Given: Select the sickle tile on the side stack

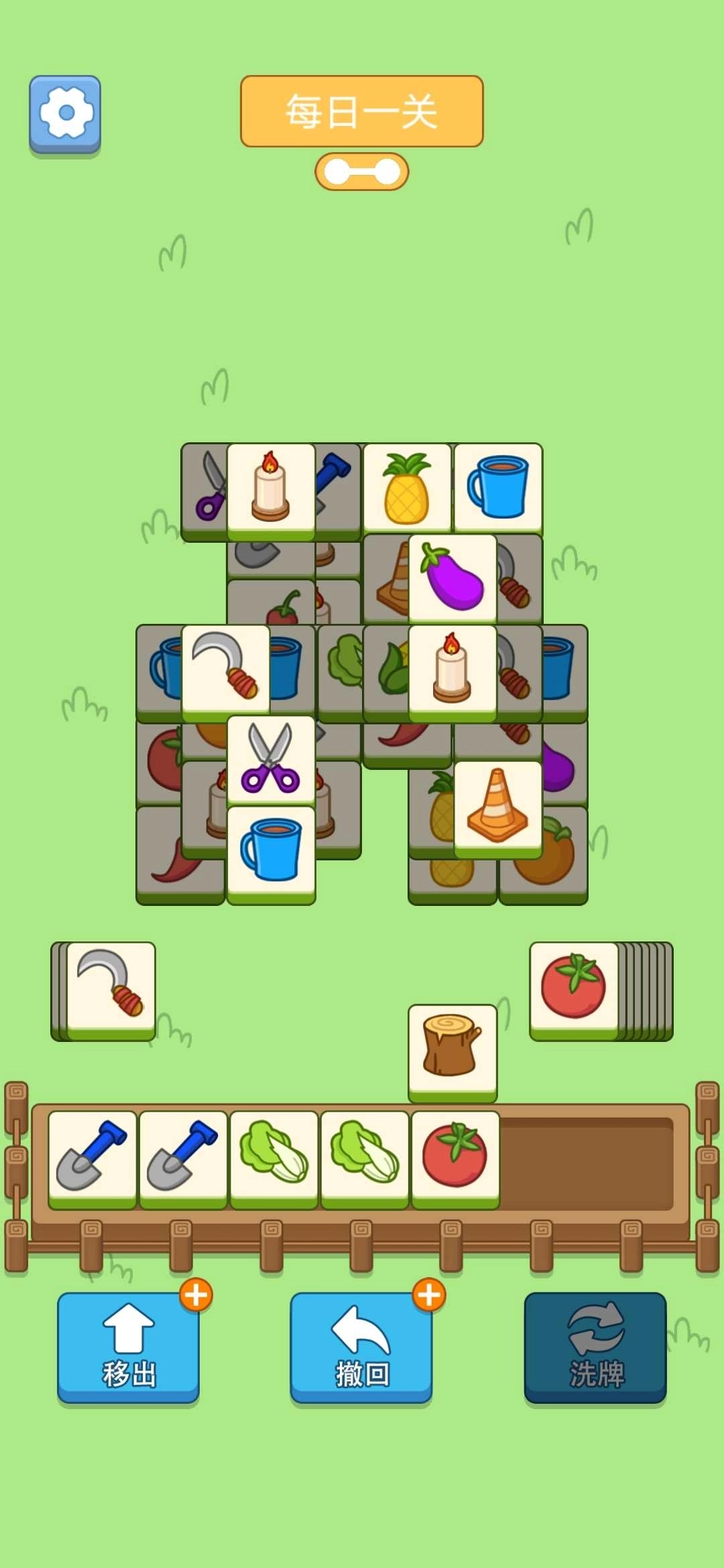Looking at the screenshot, I should (111, 987).
